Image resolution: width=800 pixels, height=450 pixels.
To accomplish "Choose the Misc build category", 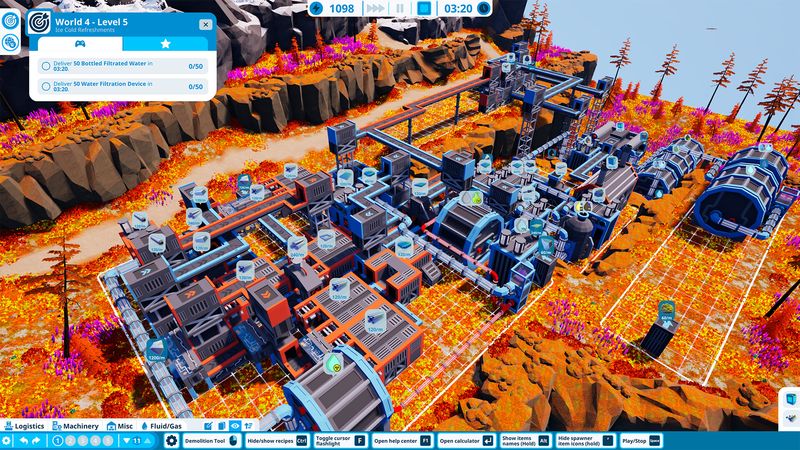I will coord(120,426).
